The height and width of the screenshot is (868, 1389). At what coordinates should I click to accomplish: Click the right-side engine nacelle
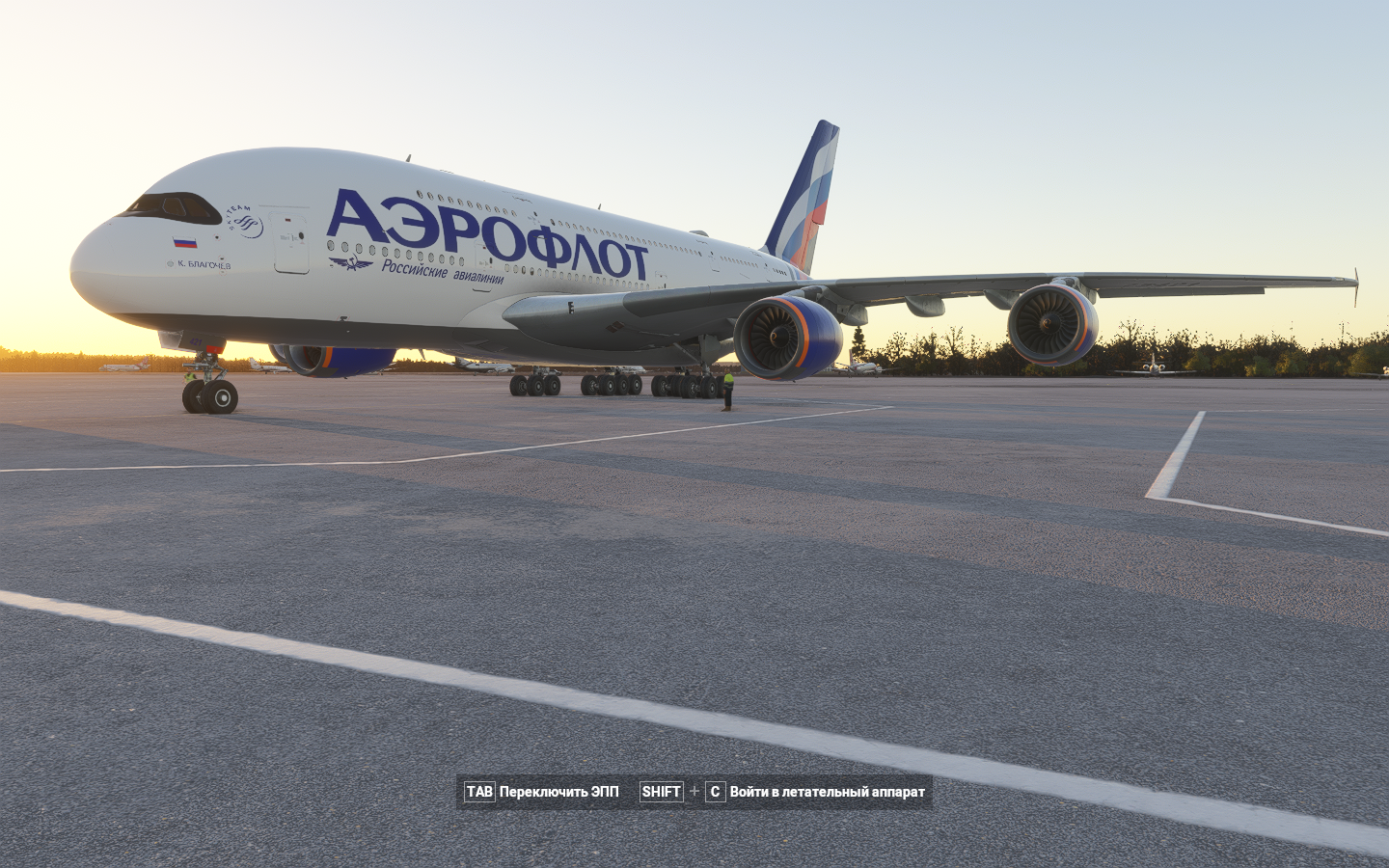tap(1053, 324)
